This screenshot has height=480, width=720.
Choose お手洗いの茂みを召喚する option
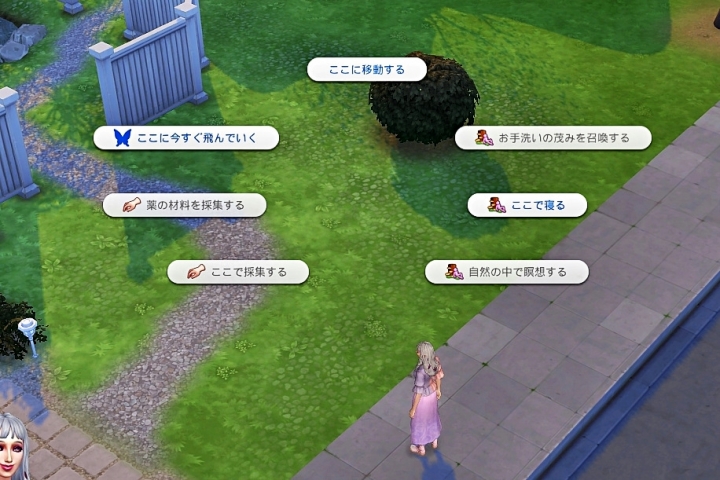click(553, 138)
